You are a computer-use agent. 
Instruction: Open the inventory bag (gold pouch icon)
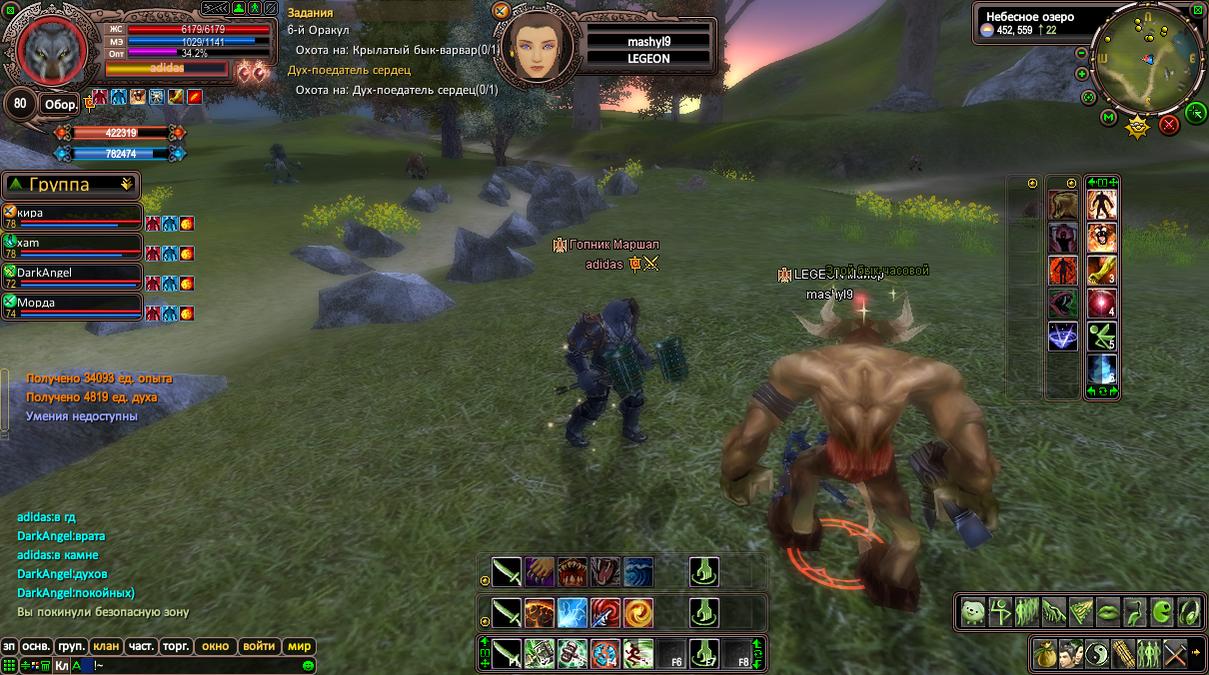coord(1045,653)
